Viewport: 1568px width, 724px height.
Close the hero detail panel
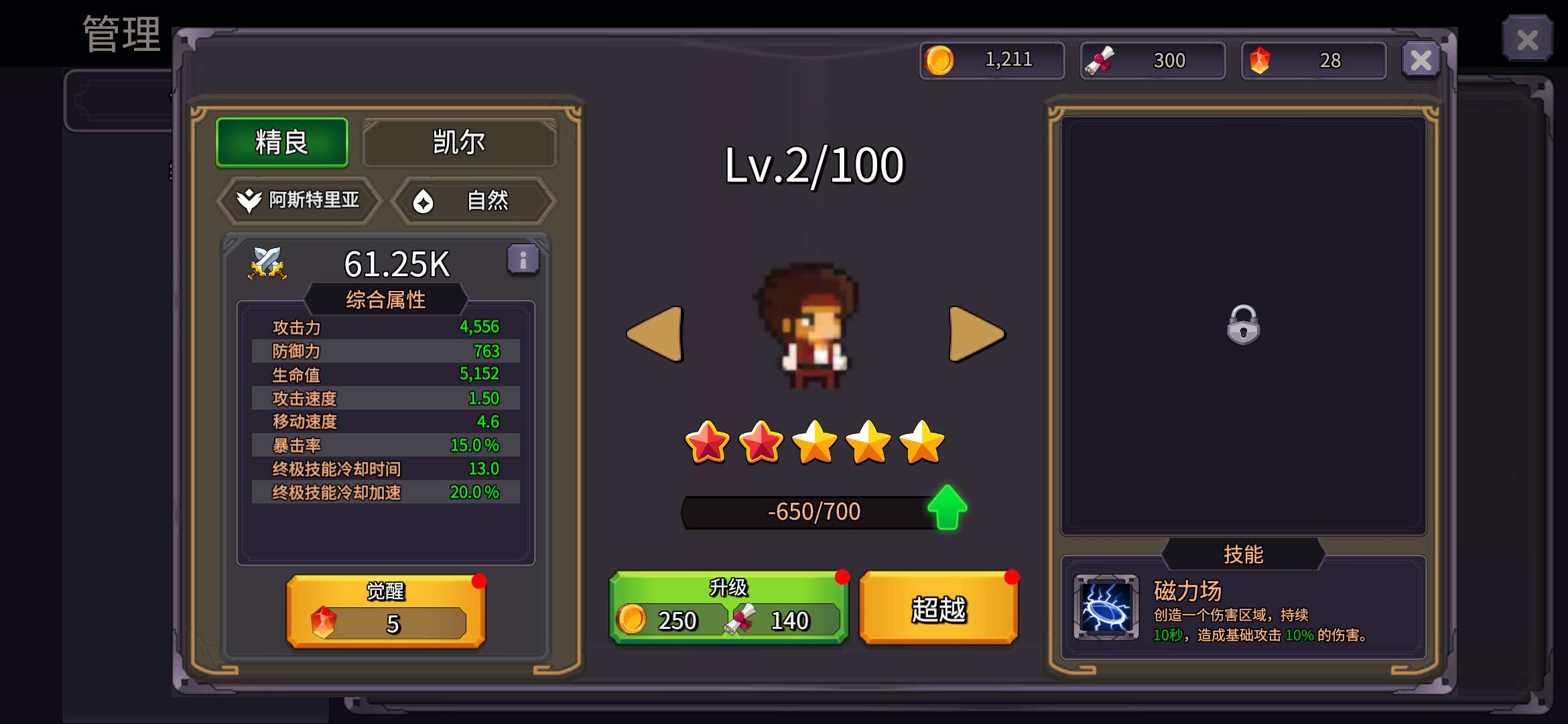click(x=1421, y=60)
